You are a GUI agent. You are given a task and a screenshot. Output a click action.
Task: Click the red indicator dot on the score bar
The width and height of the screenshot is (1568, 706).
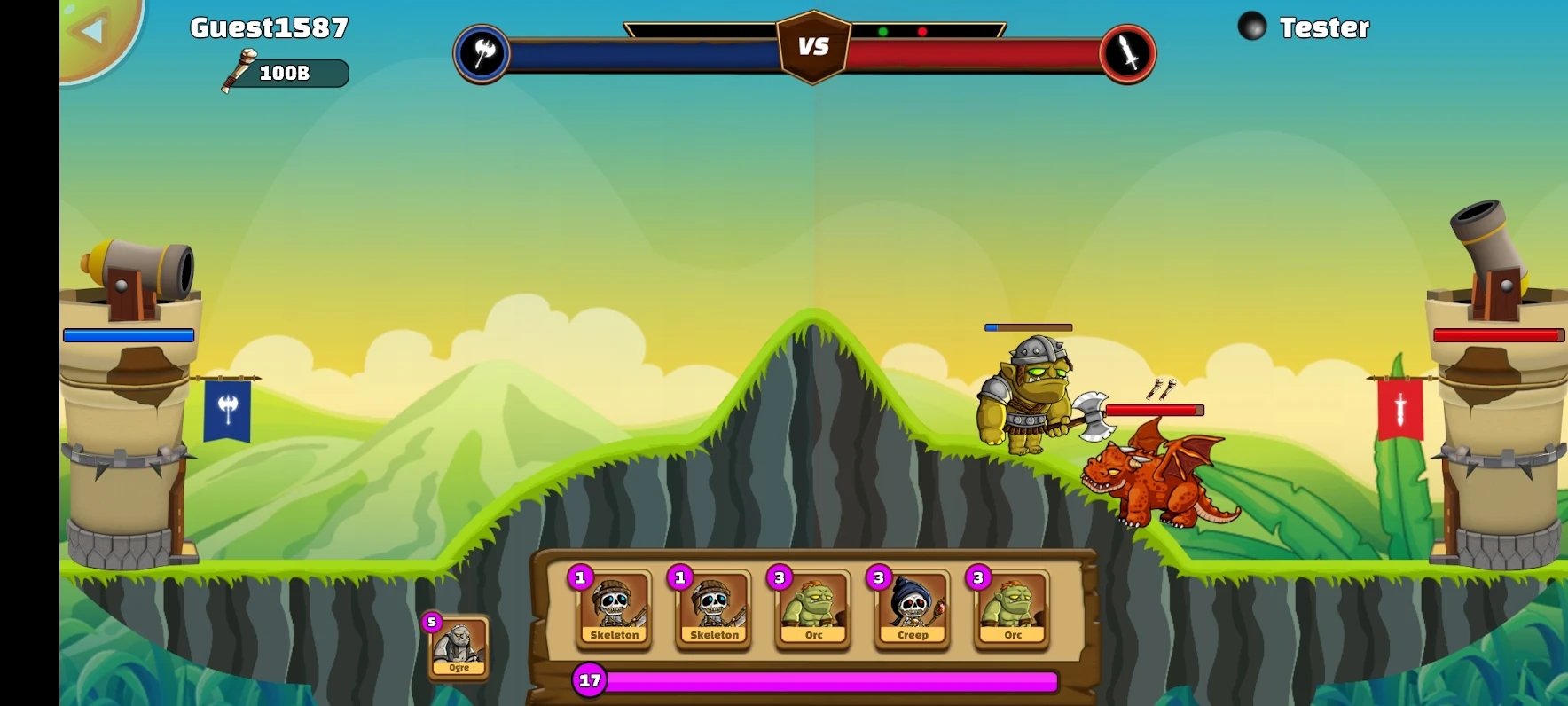click(923, 29)
